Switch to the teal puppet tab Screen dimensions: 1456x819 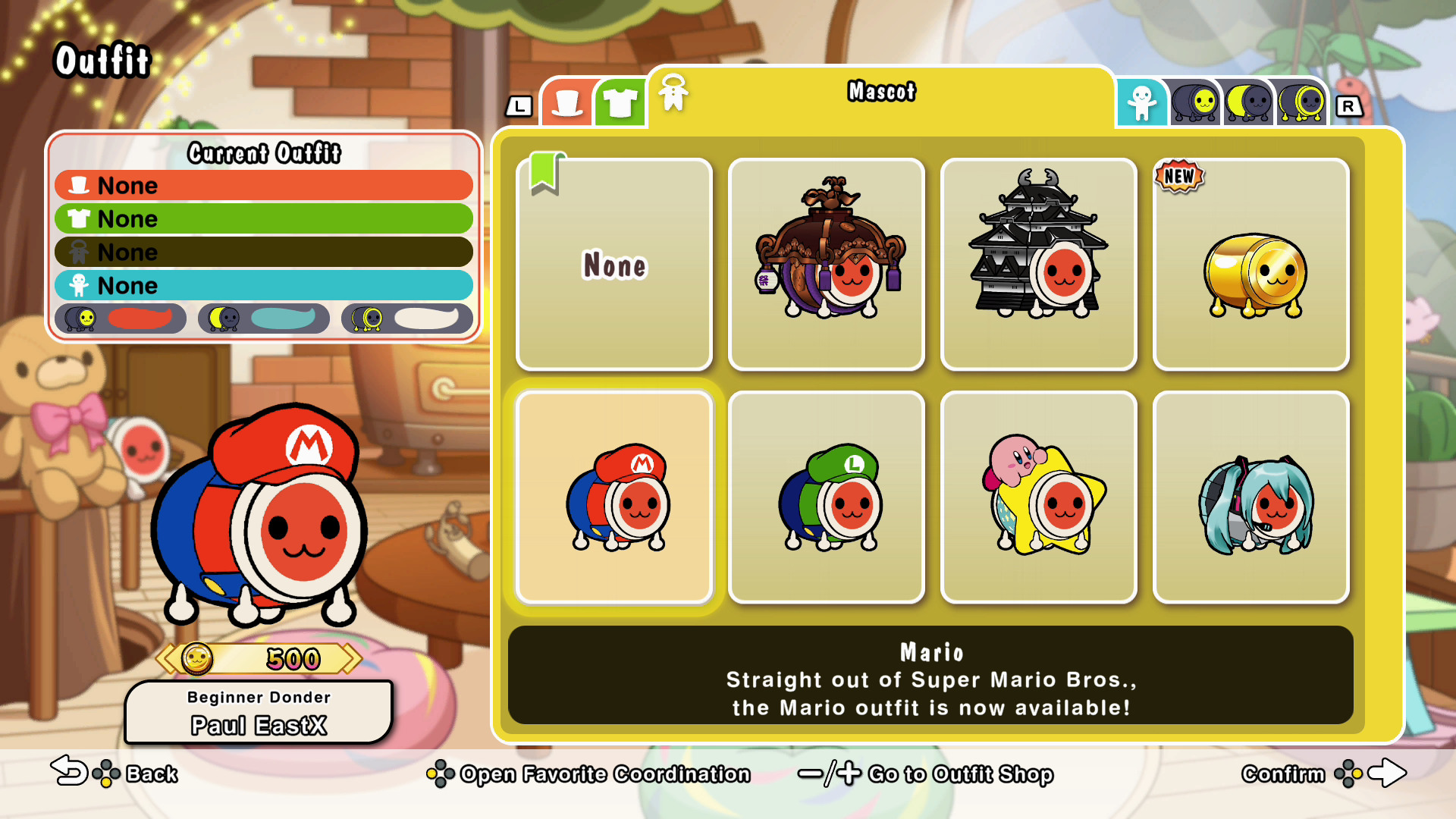pyautogui.click(x=1141, y=103)
